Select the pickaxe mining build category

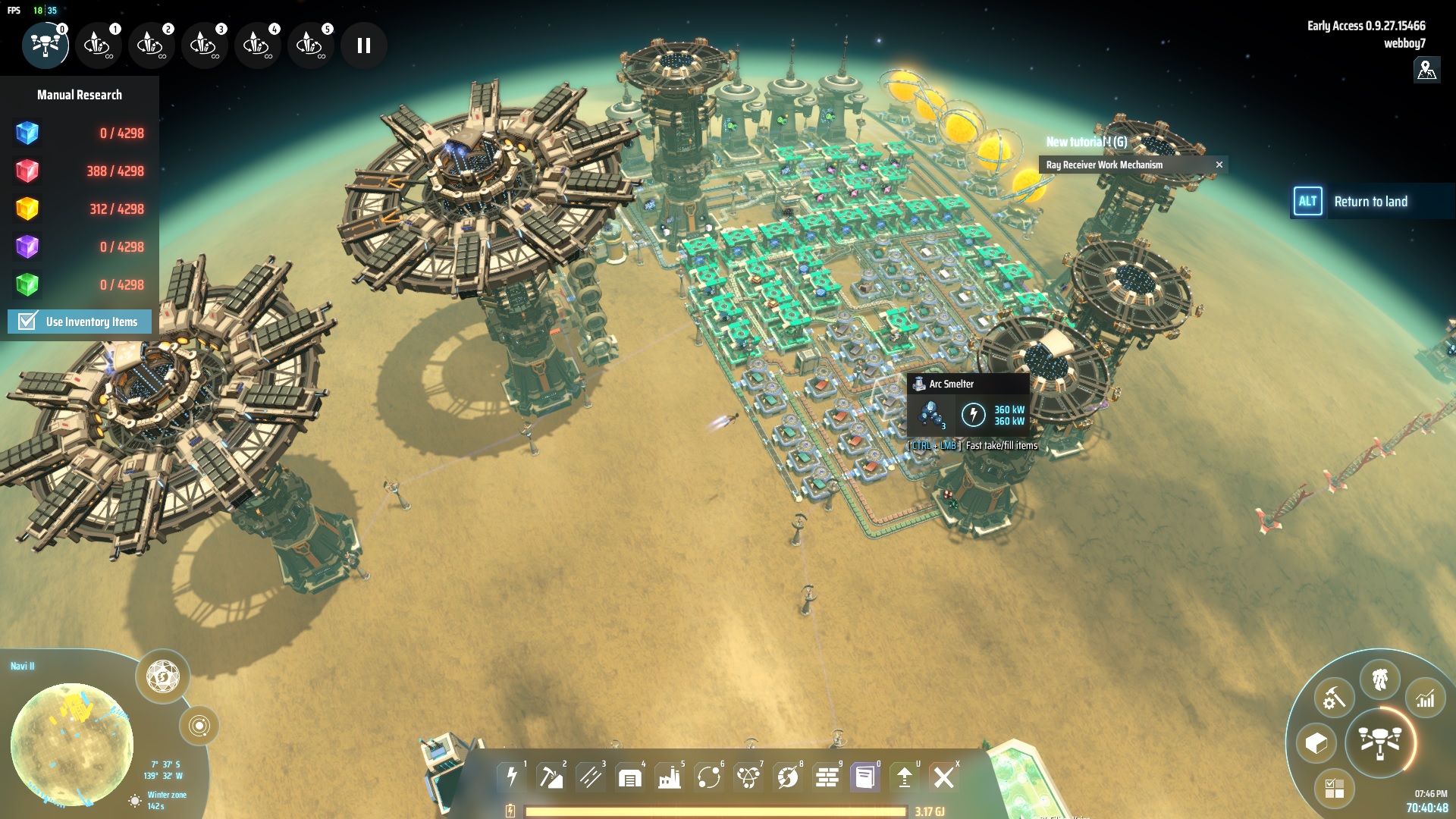[551, 777]
